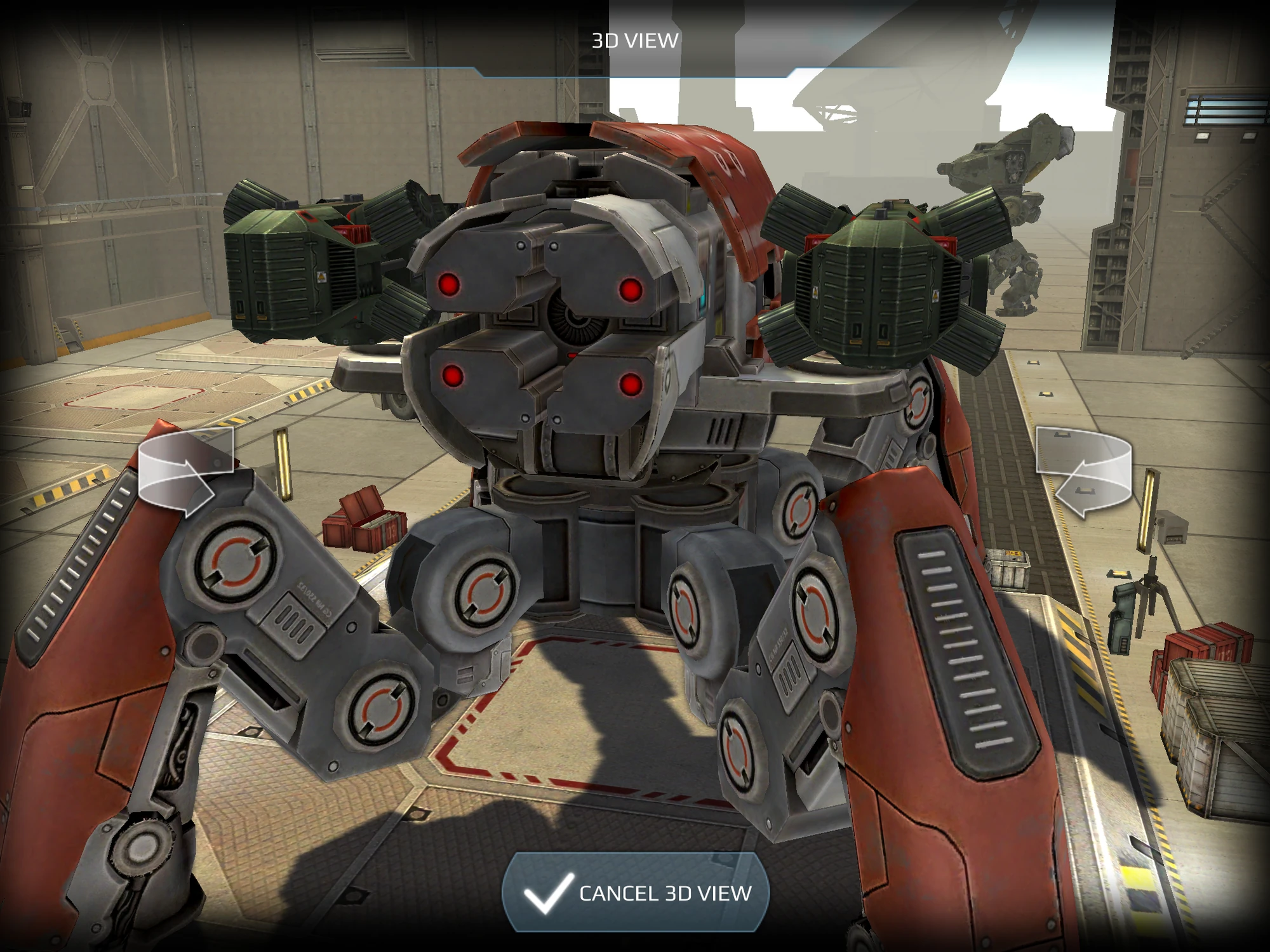1270x952 pixels.
Task: Select the 3D VIEW title label
Action: point(635,39)
